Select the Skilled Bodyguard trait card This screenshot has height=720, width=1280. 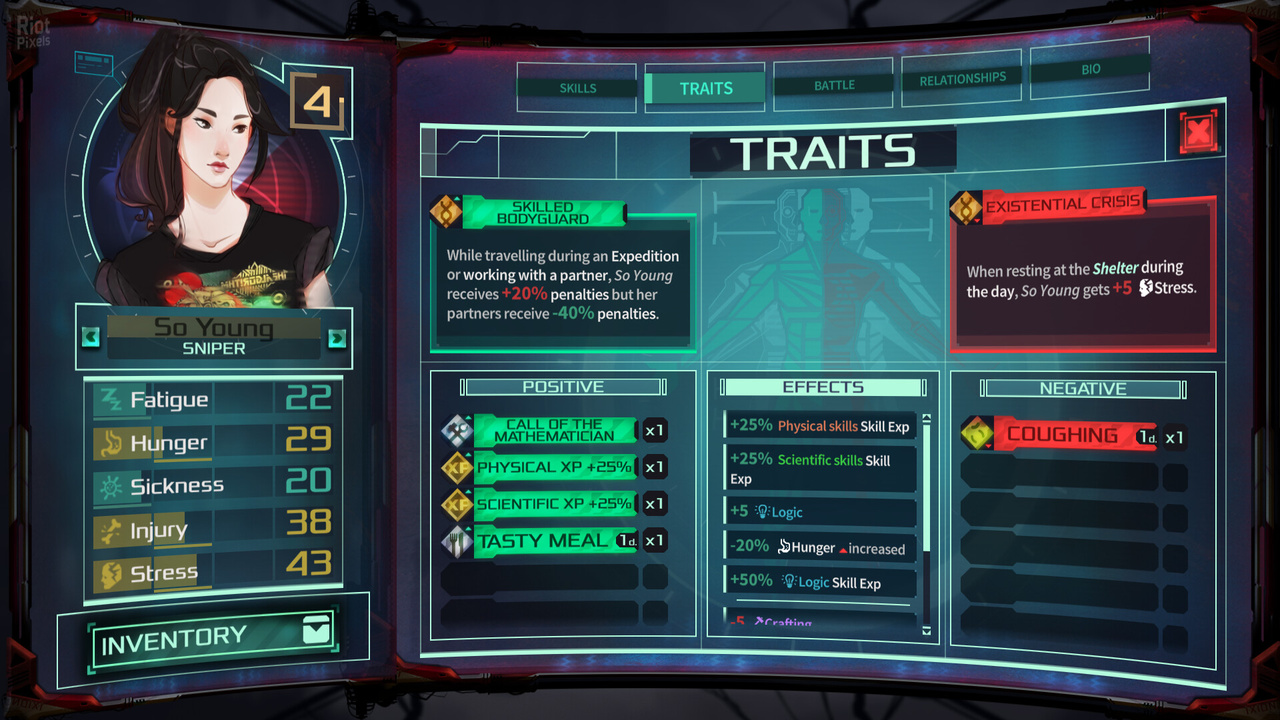[563, 275]
